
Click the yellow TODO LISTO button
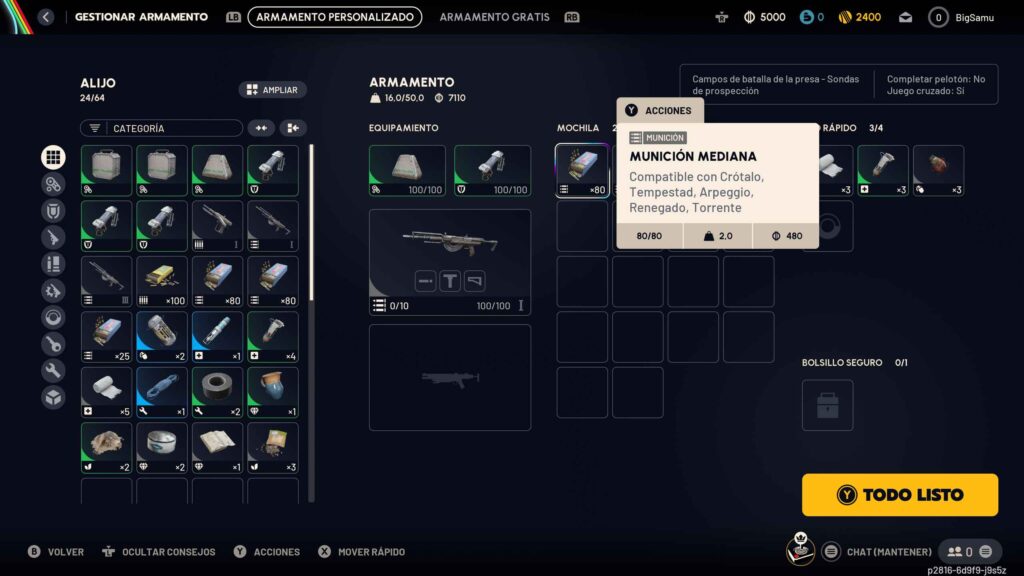900,494
